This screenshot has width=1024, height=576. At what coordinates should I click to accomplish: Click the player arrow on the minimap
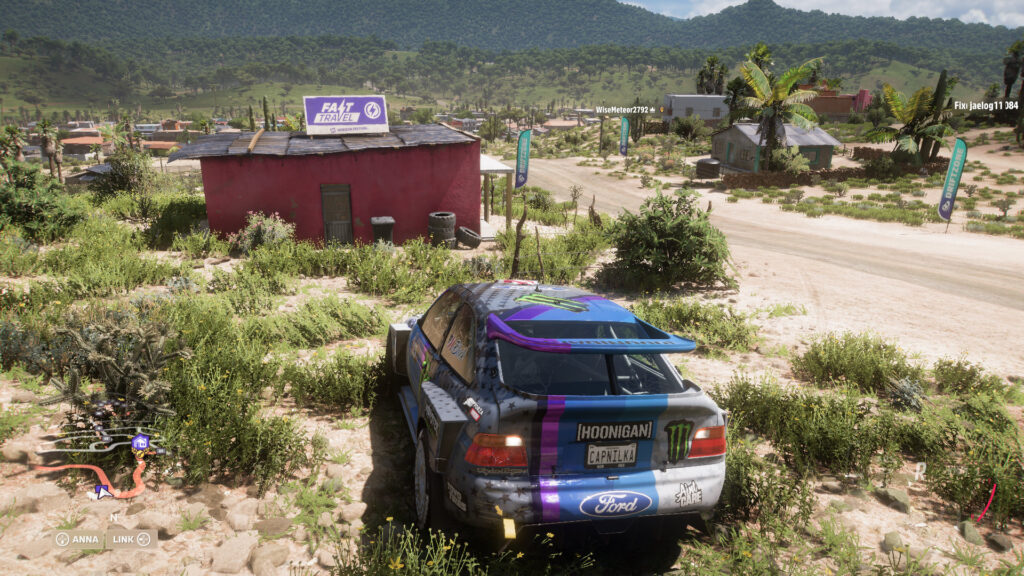tap(102, 490)
